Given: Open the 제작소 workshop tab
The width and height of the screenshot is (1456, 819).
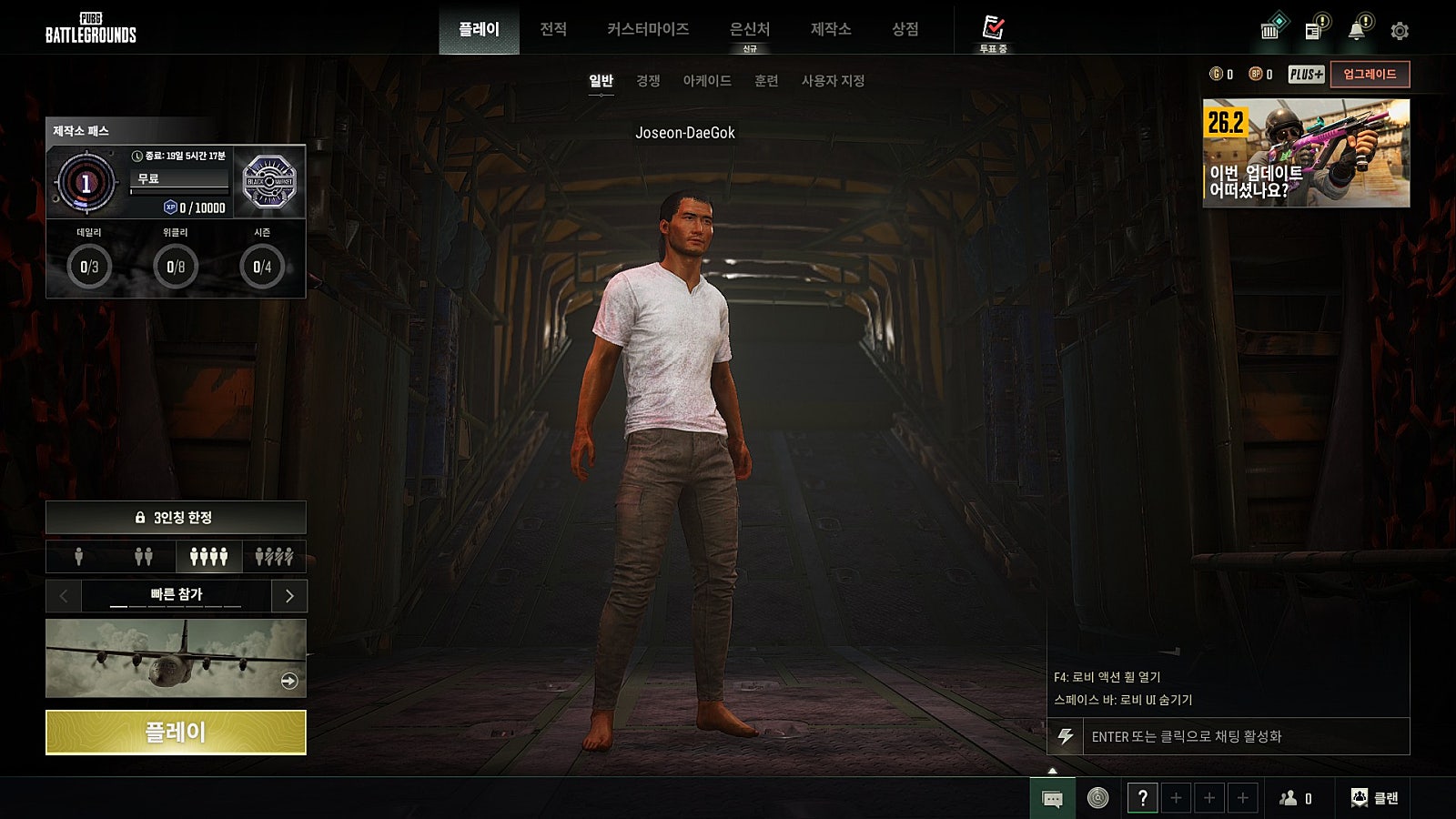Looking at the screenshot, I should (831, 29).
